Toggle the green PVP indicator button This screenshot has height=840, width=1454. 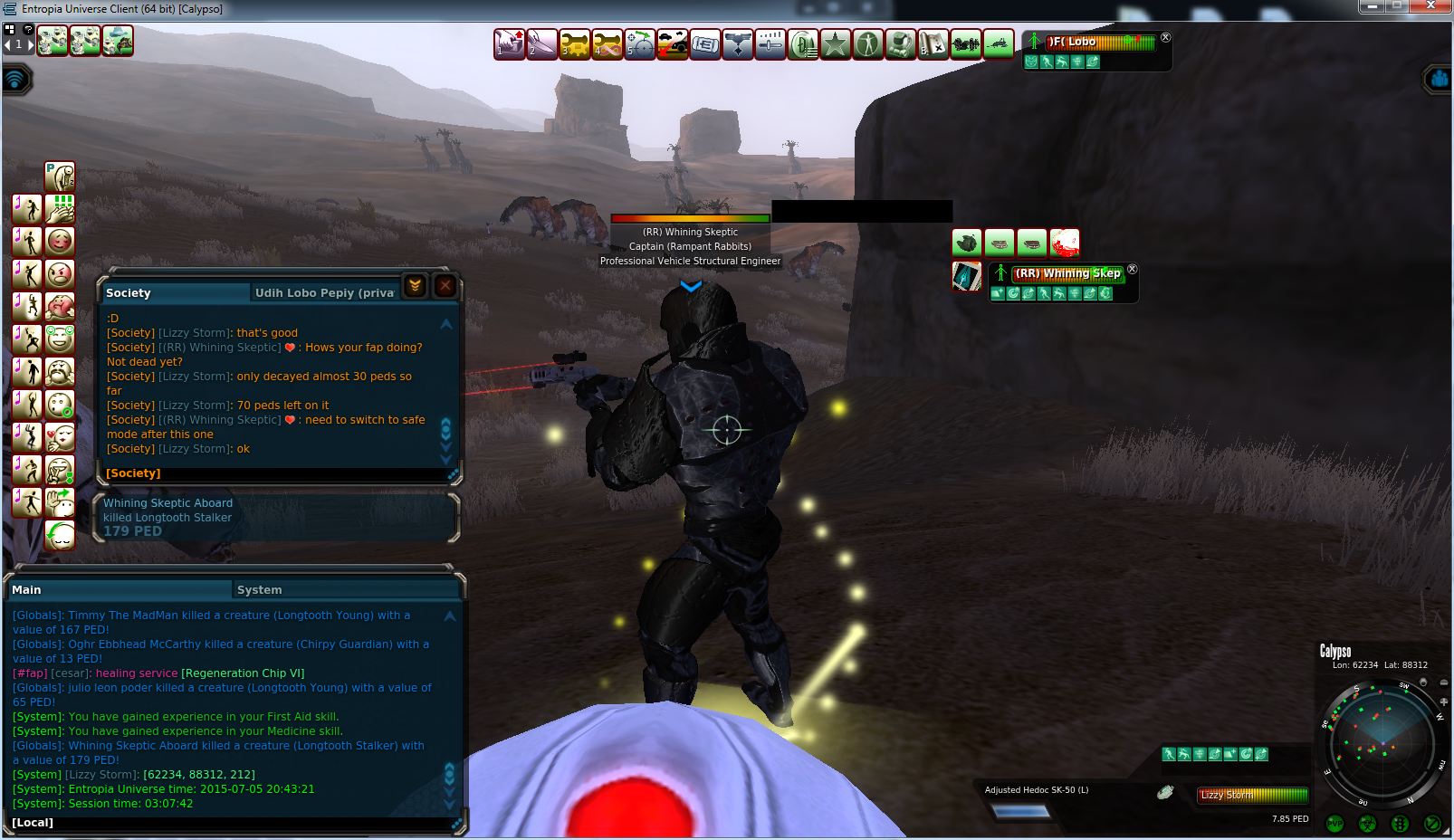(x=1334, y=824)
